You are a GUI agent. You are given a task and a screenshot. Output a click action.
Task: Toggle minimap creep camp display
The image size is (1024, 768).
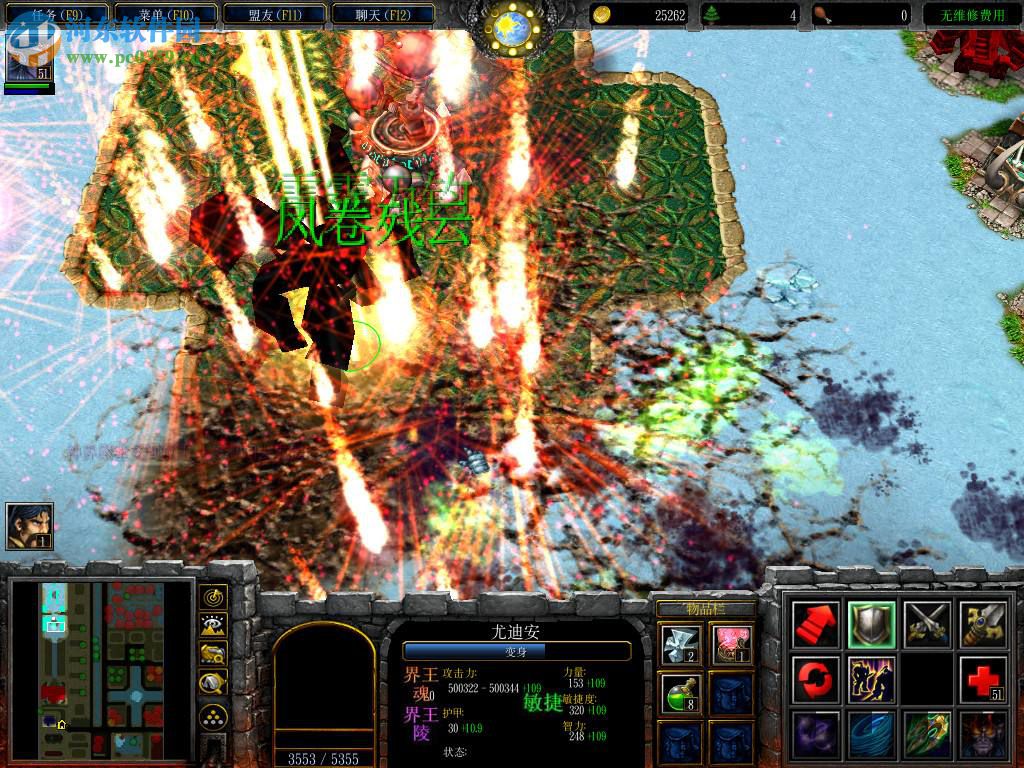pyautogui.click(x=212, y=684)
